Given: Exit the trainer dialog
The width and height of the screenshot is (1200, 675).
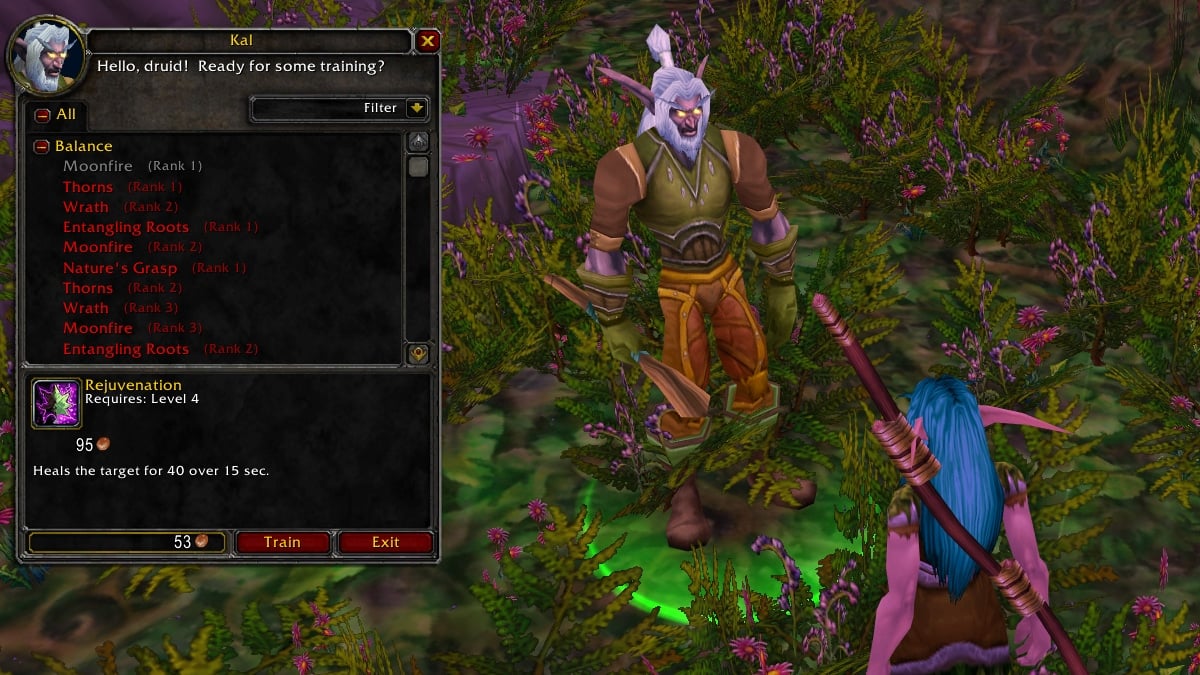Looking at the screenshot, I should tap(385, 542).
